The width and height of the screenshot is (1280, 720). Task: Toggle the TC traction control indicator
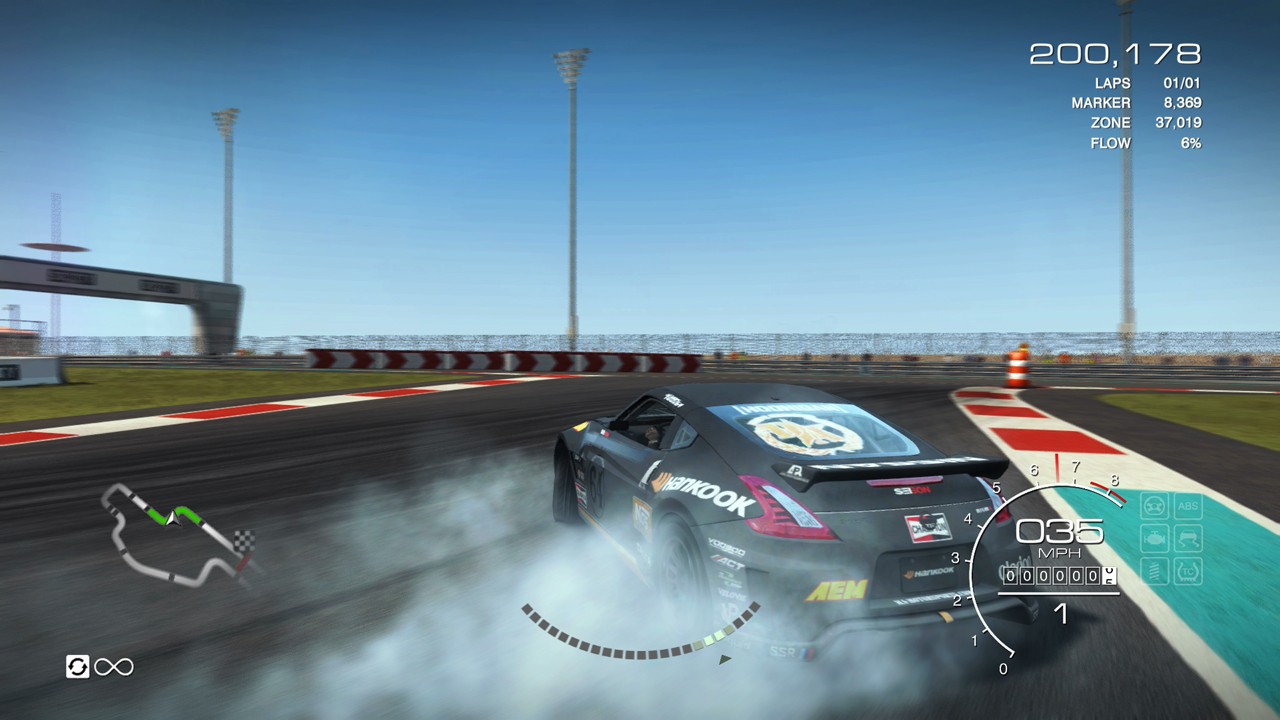[x=1188, y=571]
